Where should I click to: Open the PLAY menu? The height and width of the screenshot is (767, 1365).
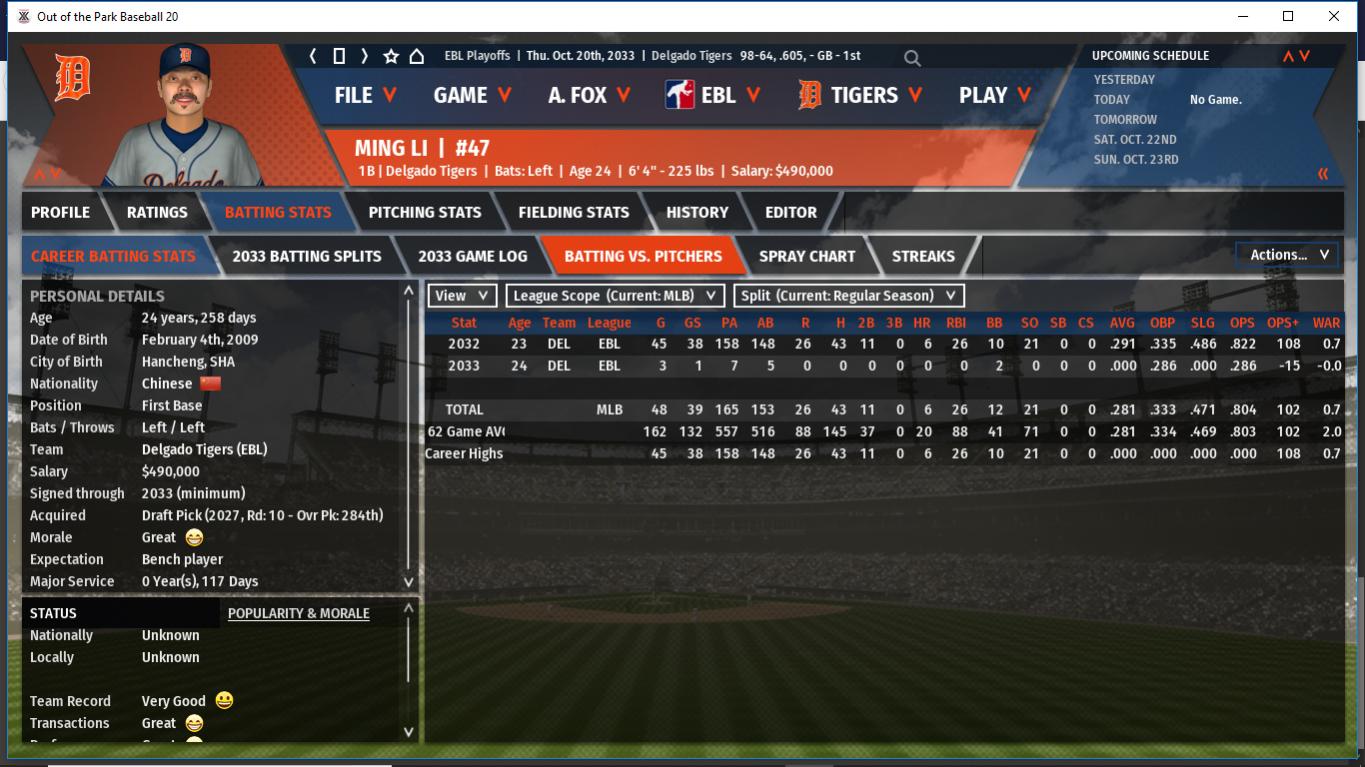(x=994, y=95)
